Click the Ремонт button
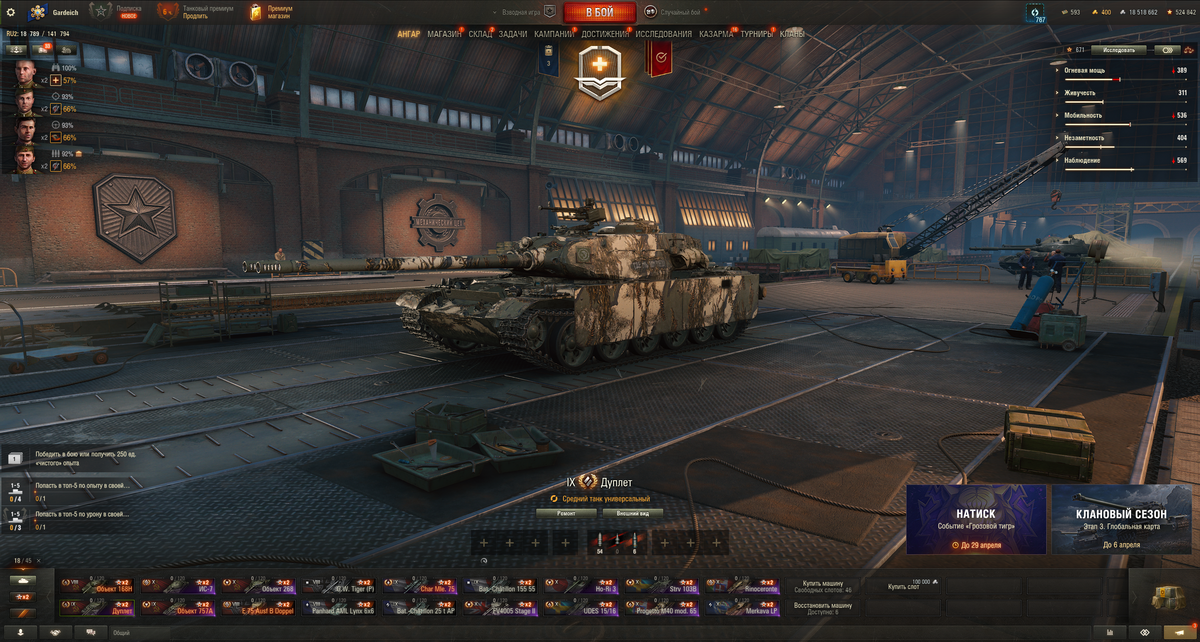This screenshot has height=642, width=1200. click(x=567, y=512)
